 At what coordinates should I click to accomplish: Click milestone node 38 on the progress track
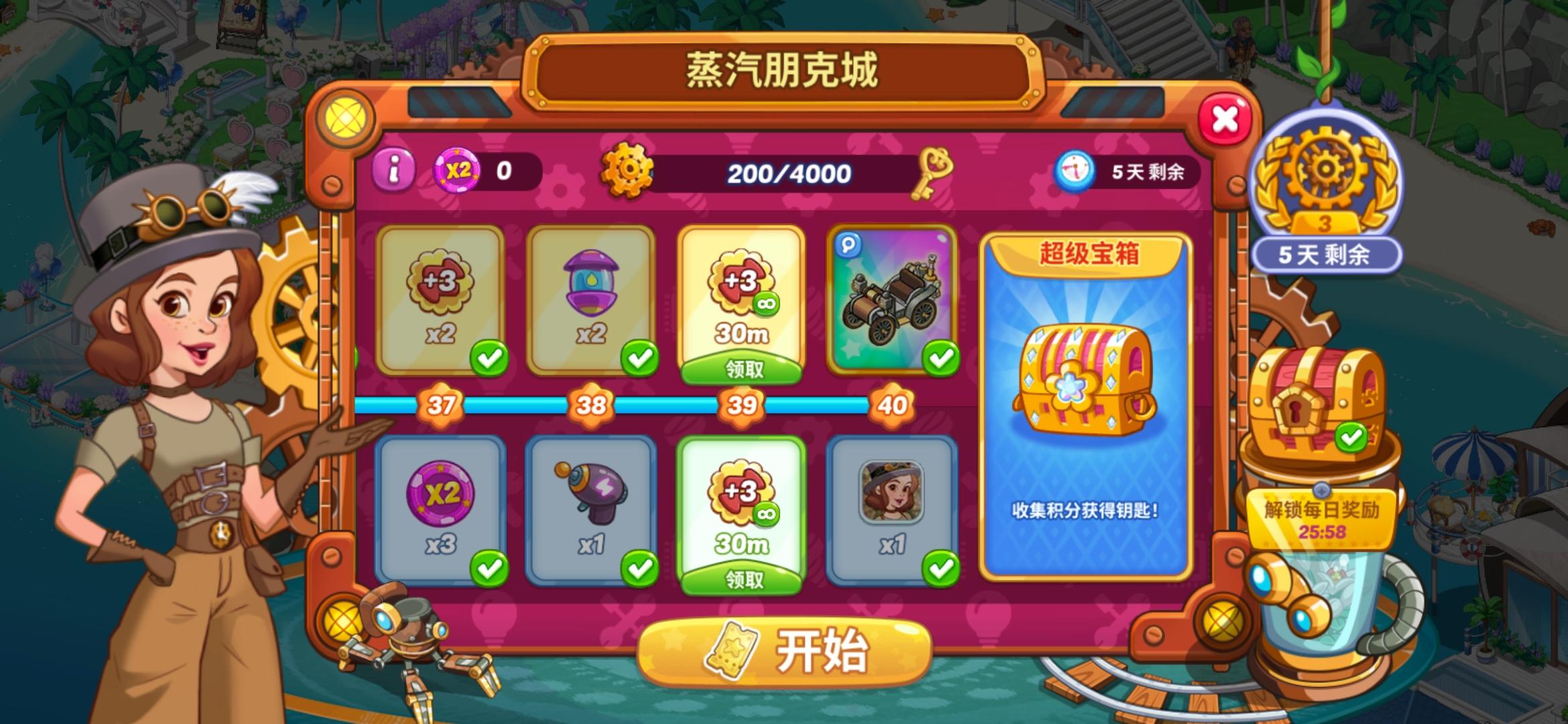(590, 405)
